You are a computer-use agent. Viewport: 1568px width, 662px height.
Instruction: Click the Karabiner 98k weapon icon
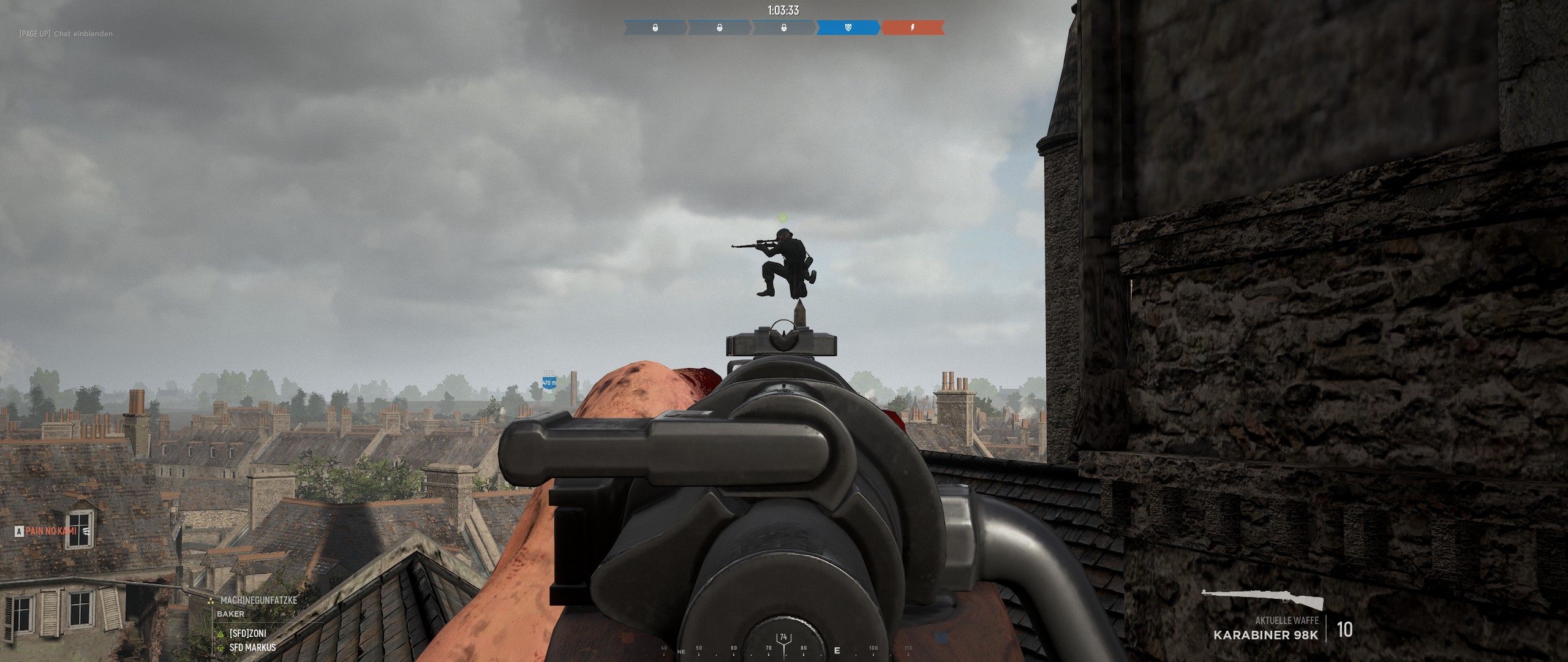pos(1262,599)
